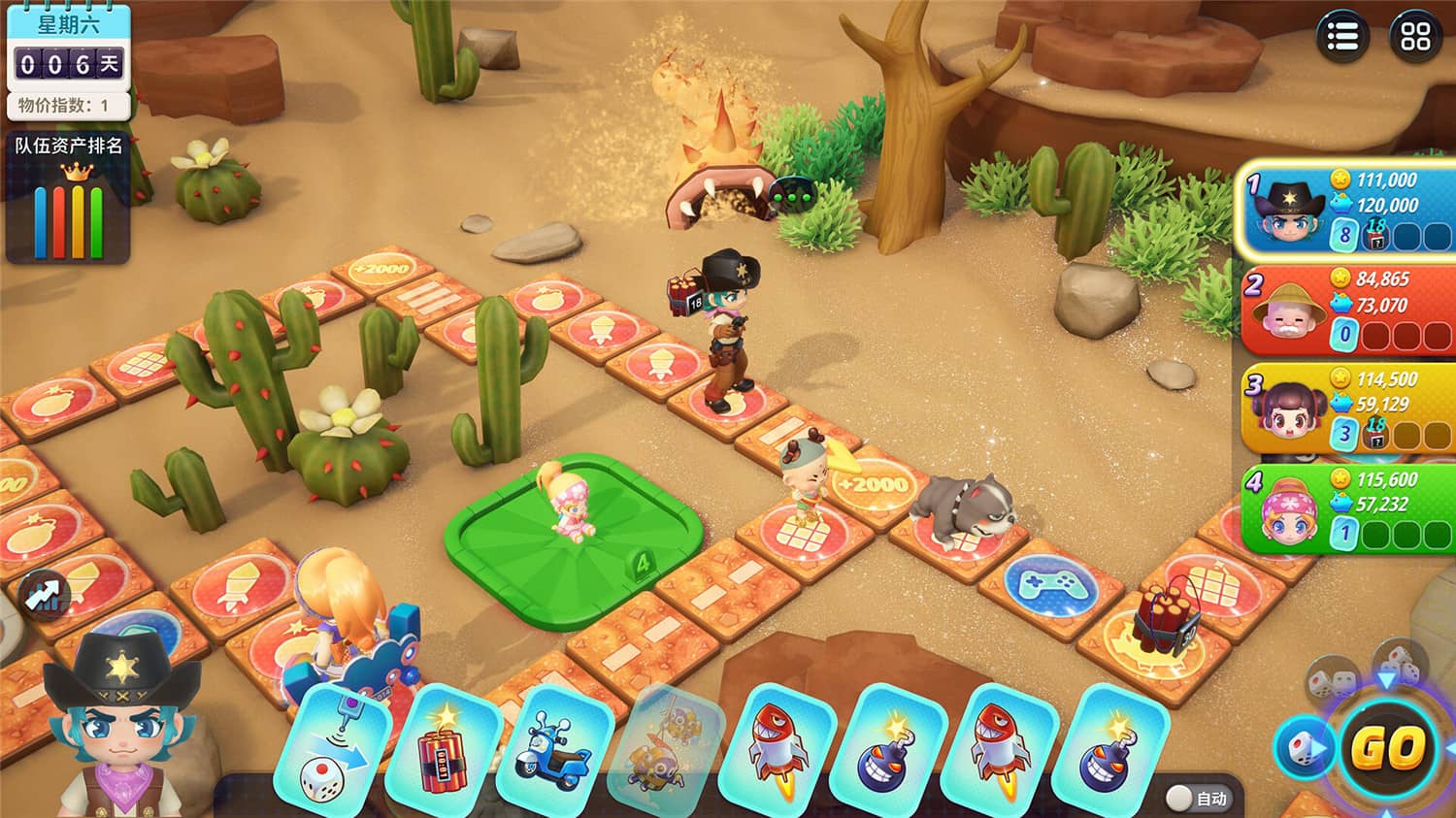The image size is (1456, 818).
Task: Toggle the 自动 auto-play switch
Action: click(x=1180, y=798)
